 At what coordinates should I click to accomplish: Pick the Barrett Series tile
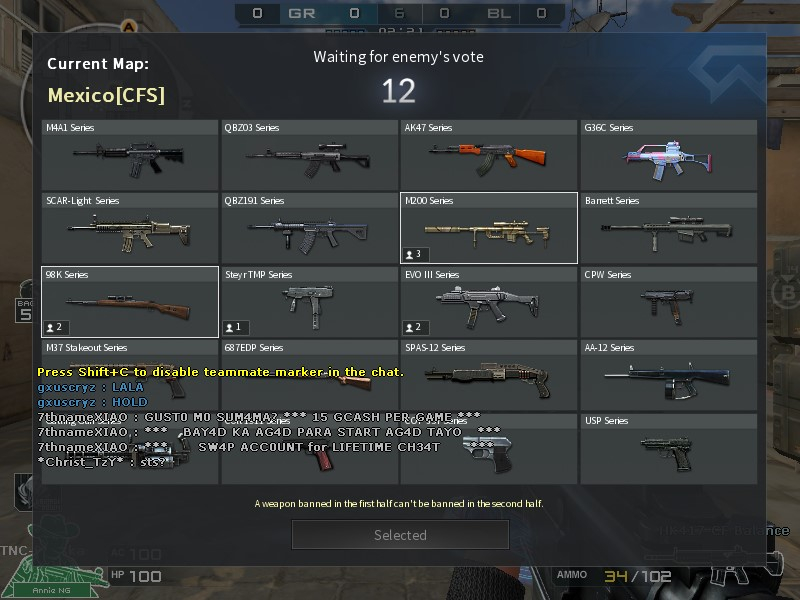(668, 229)
